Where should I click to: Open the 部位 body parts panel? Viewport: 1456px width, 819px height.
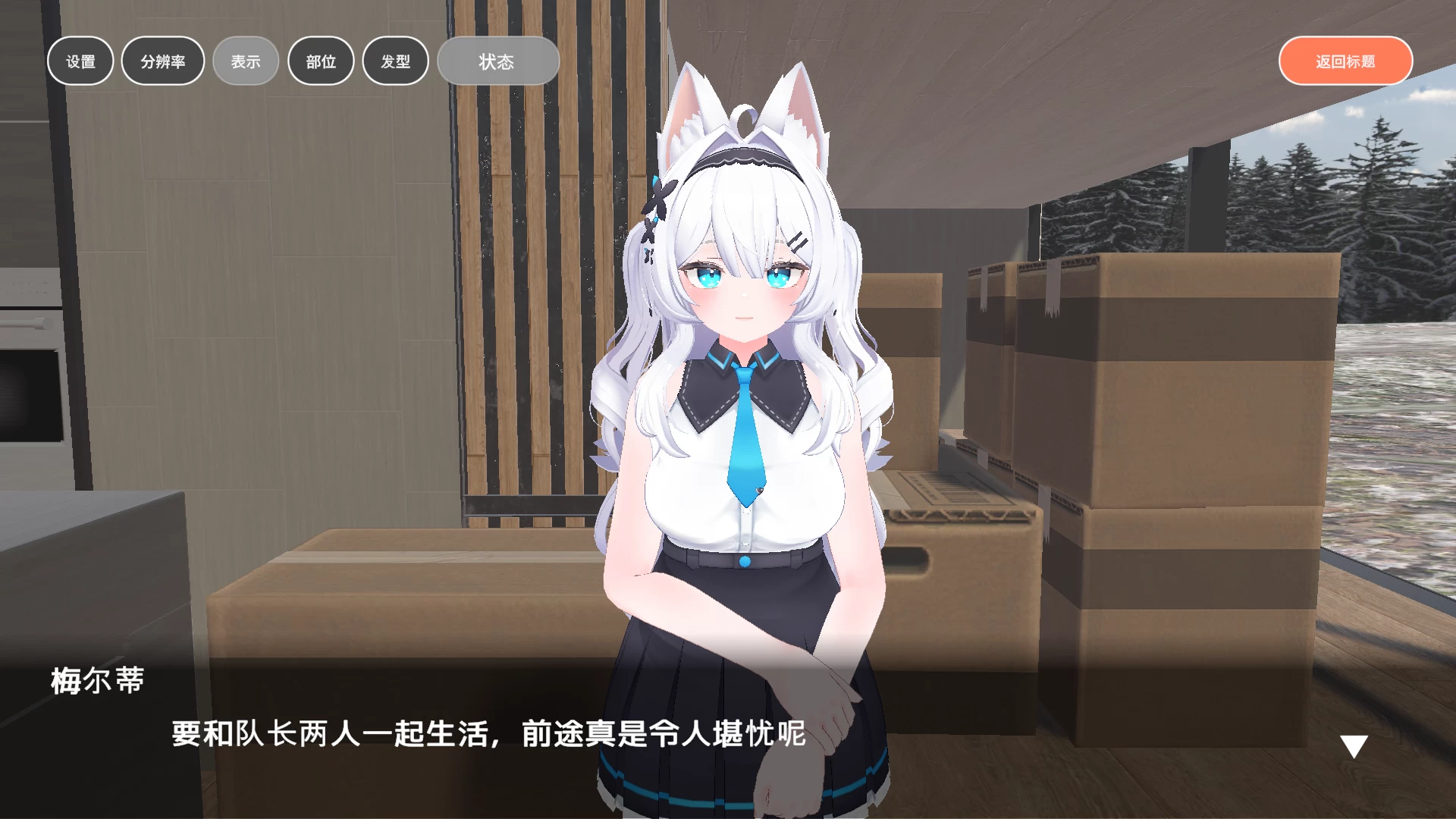point(321,61)
